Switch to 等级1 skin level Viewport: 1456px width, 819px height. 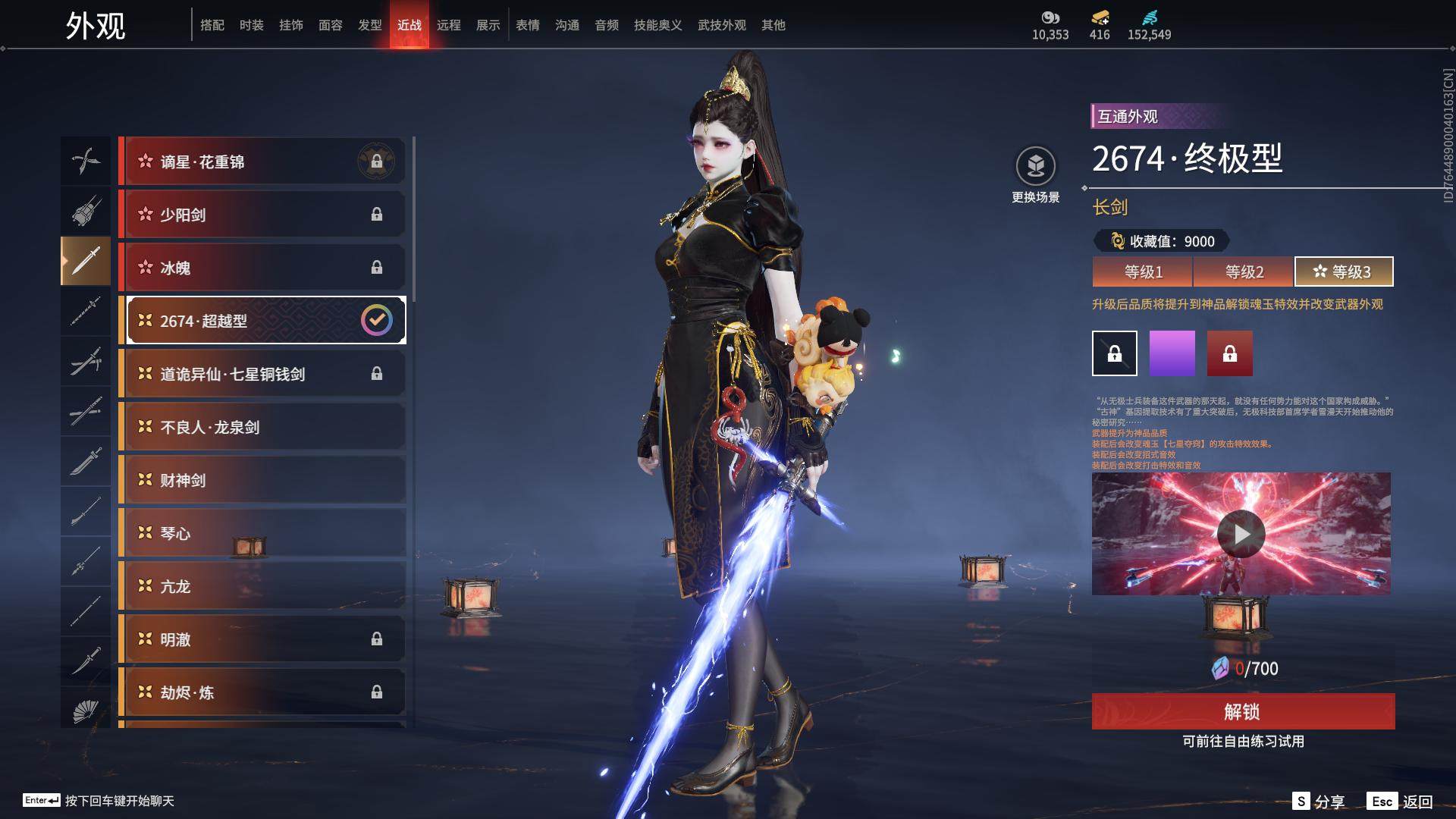pyautogui.click(x=1143, y=271)
